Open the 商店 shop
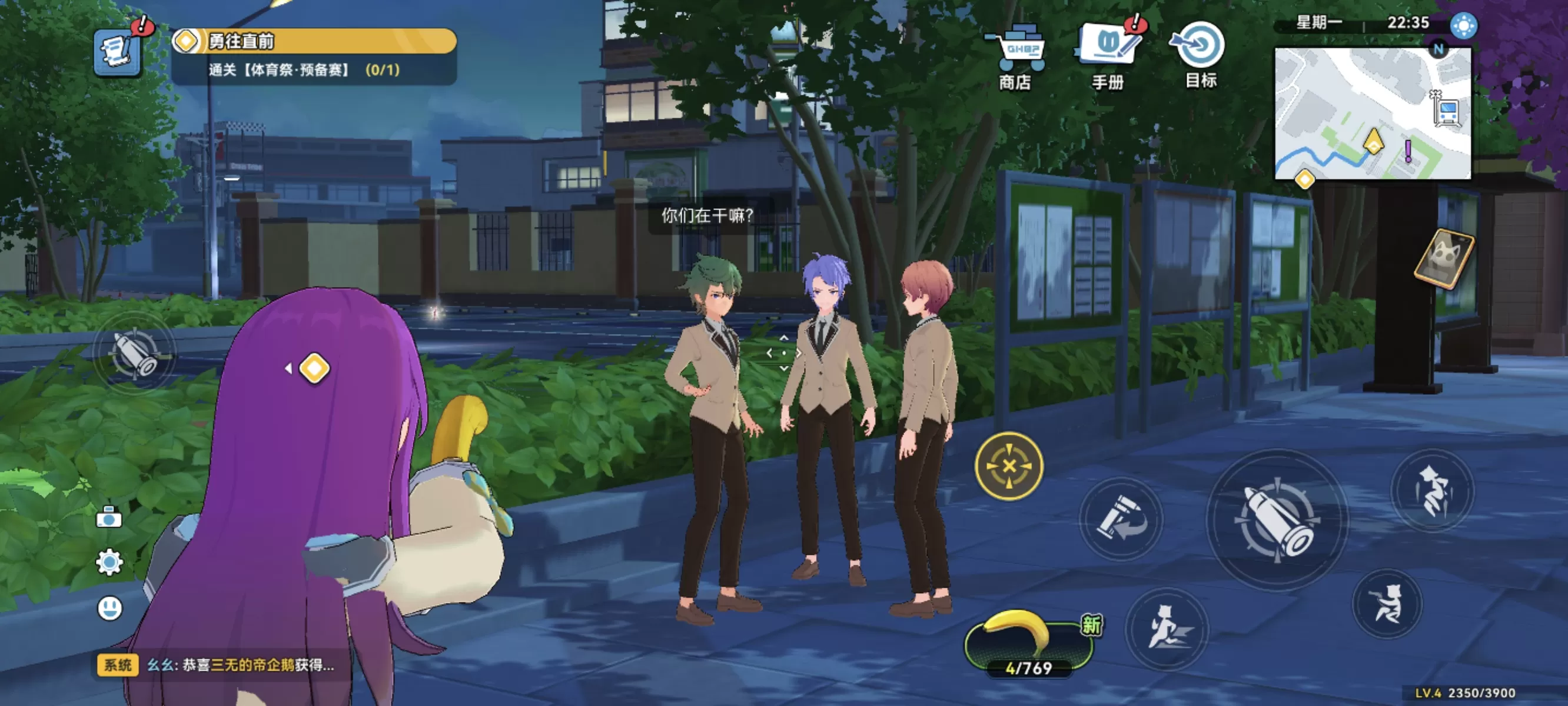Image resolution: width=1568 pixels, height=706 pixels. [1015, 55]
